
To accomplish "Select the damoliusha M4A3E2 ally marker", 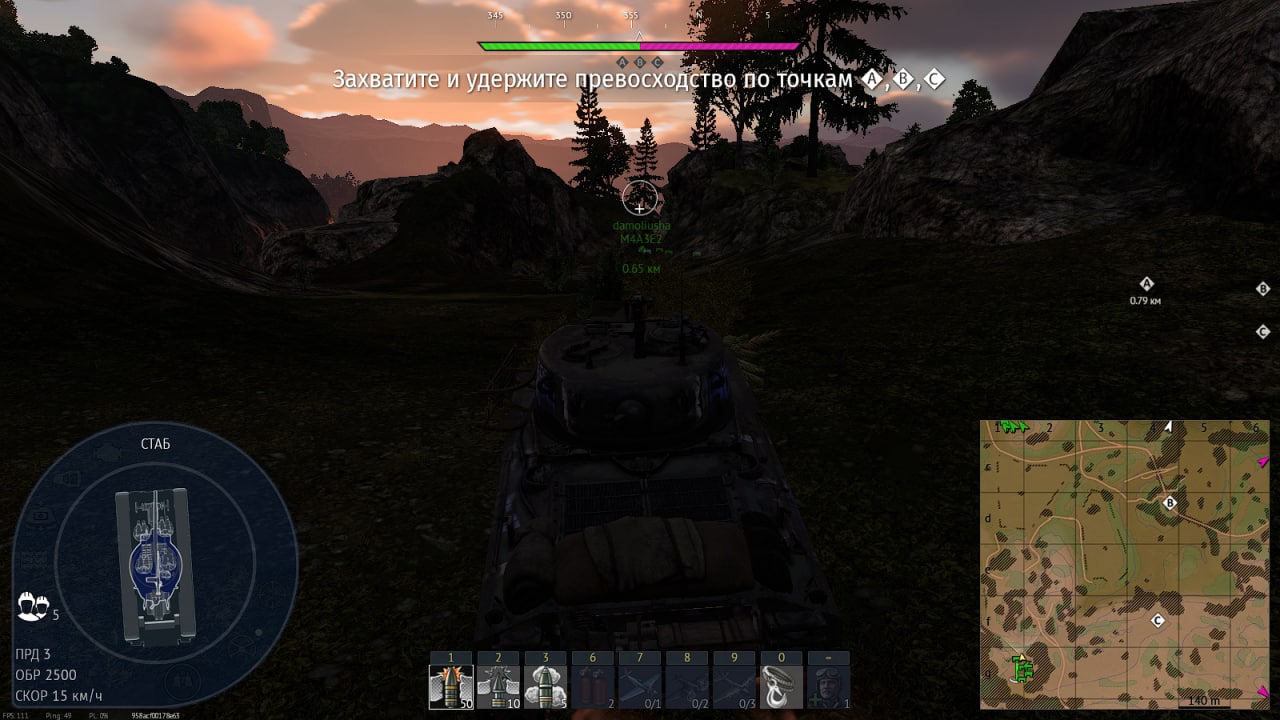I will point(641,232).
